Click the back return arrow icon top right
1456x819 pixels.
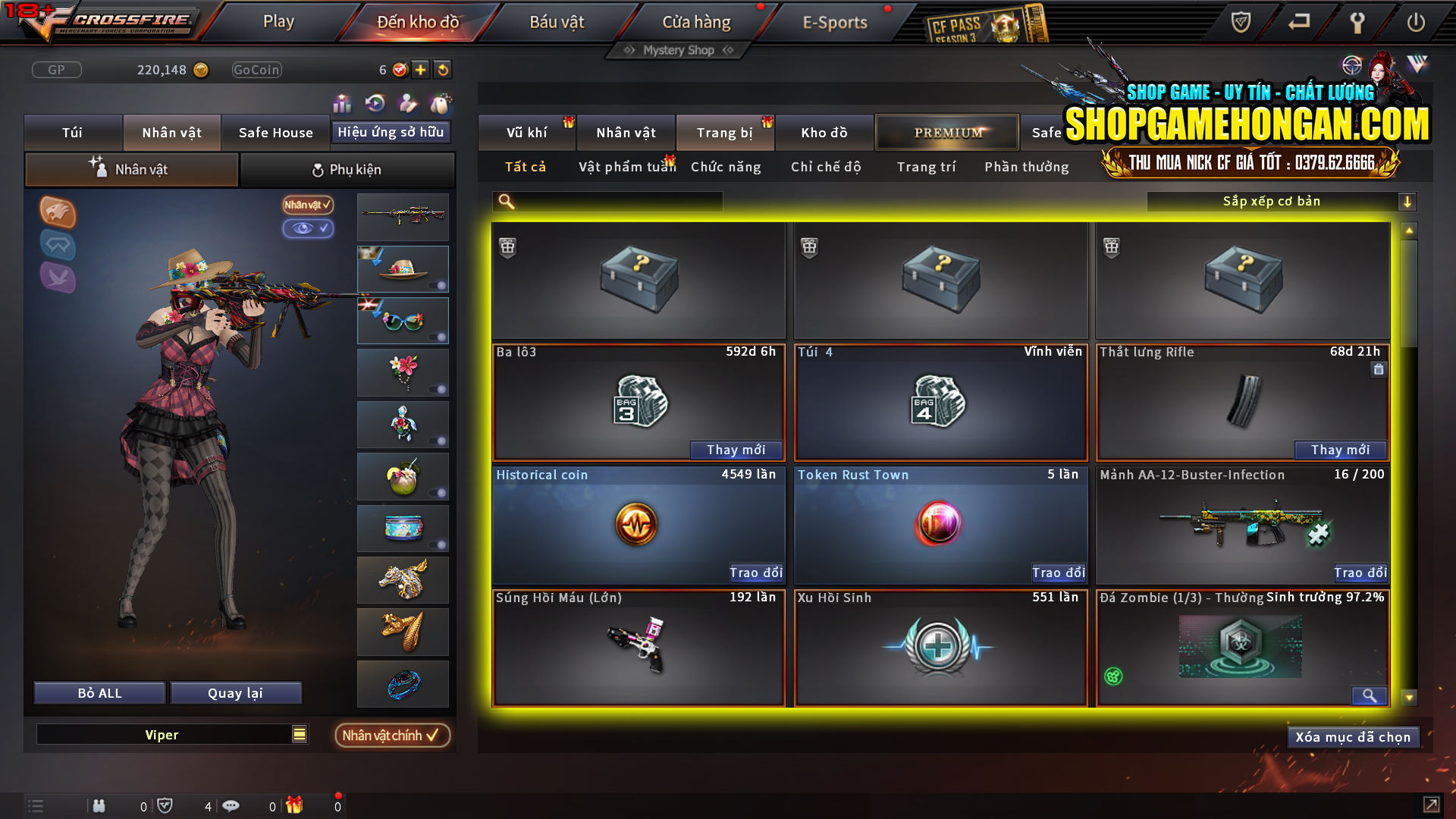1298,23
